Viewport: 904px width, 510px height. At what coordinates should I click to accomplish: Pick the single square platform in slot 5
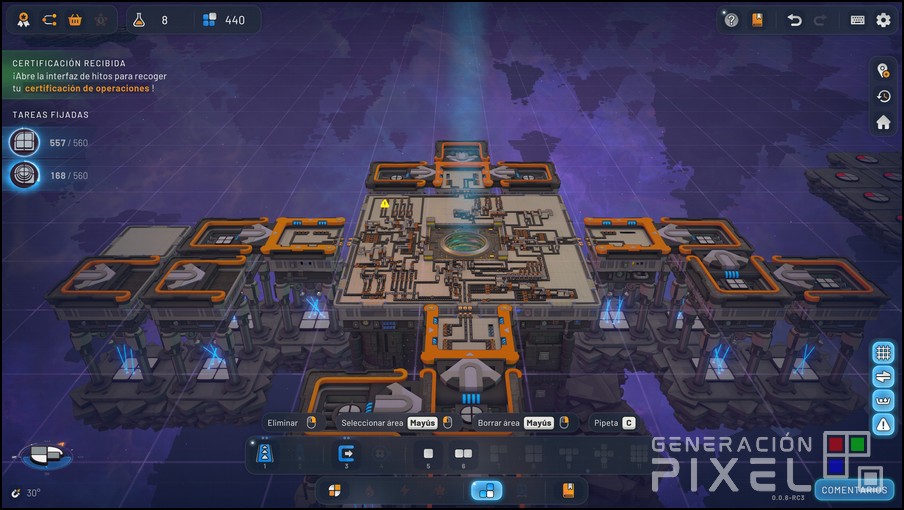[x=428, y=455]
